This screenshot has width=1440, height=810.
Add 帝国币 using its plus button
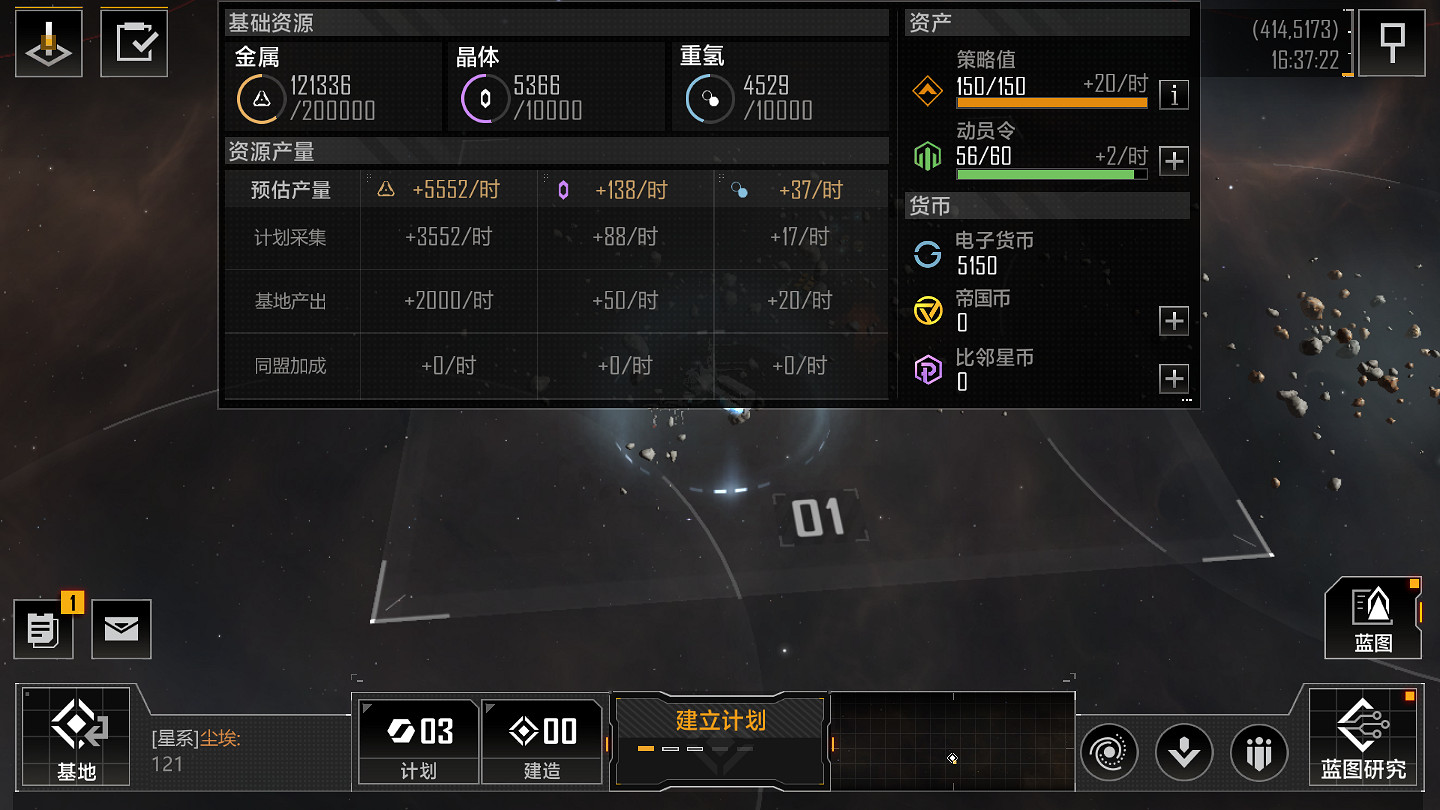(1173, 320)
